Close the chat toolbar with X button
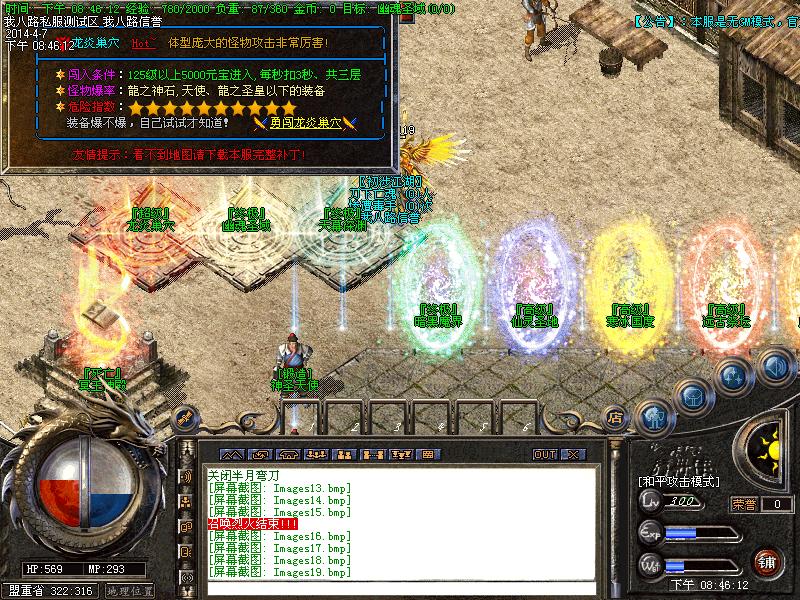This screenshot has height=600, width=800. pos(572,454)
